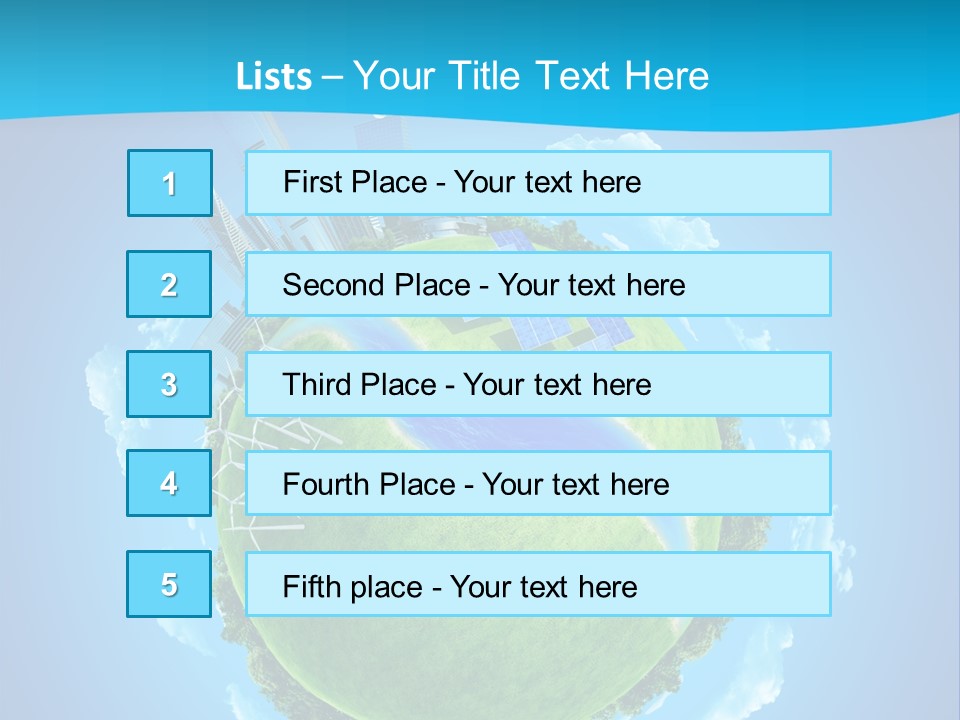Click the Lists title text
The height and width of the screenshot is (720, 960).
(472, 76)
